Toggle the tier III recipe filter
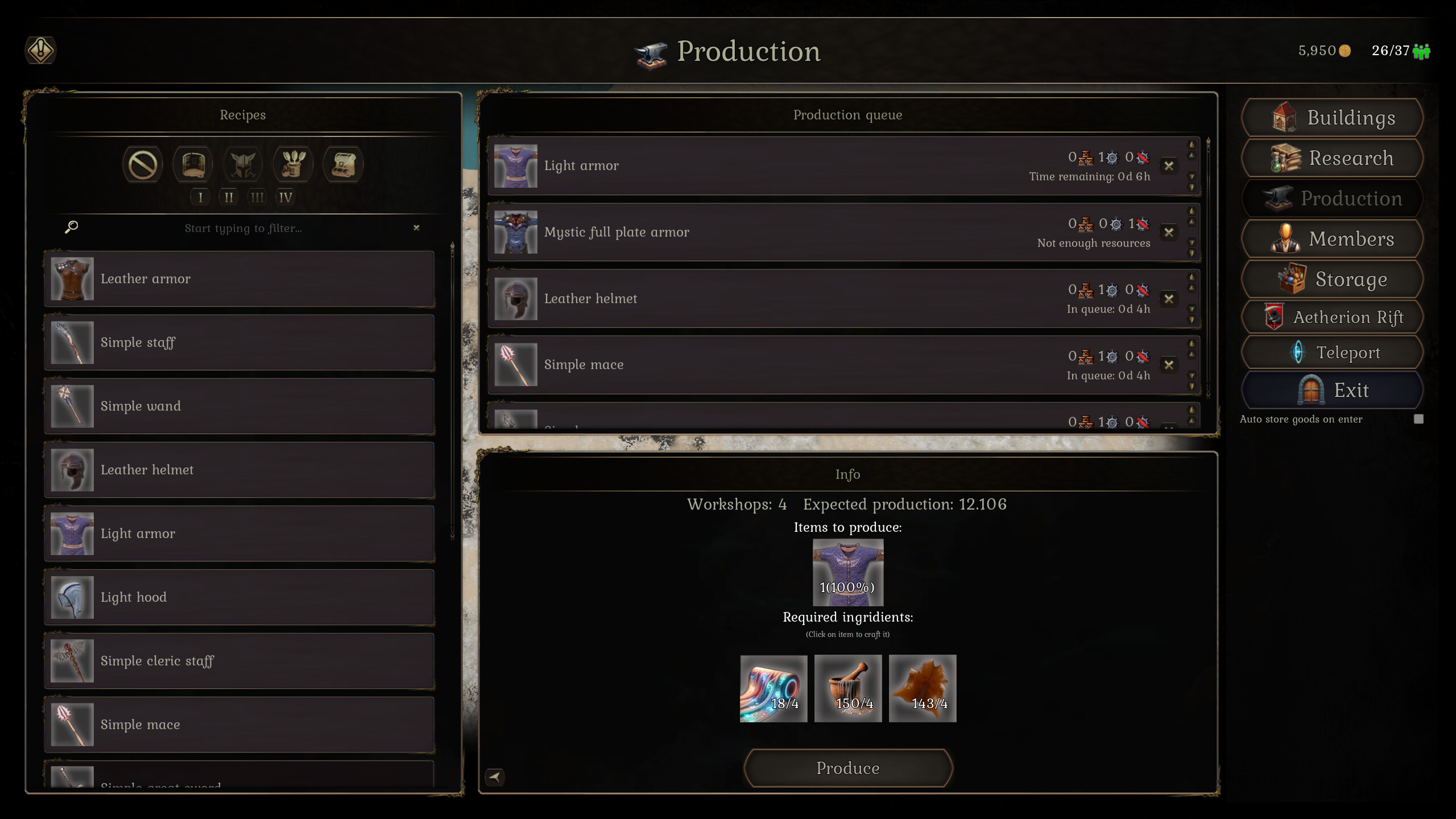Screen dimensions: 1456x819 point(257,197)
